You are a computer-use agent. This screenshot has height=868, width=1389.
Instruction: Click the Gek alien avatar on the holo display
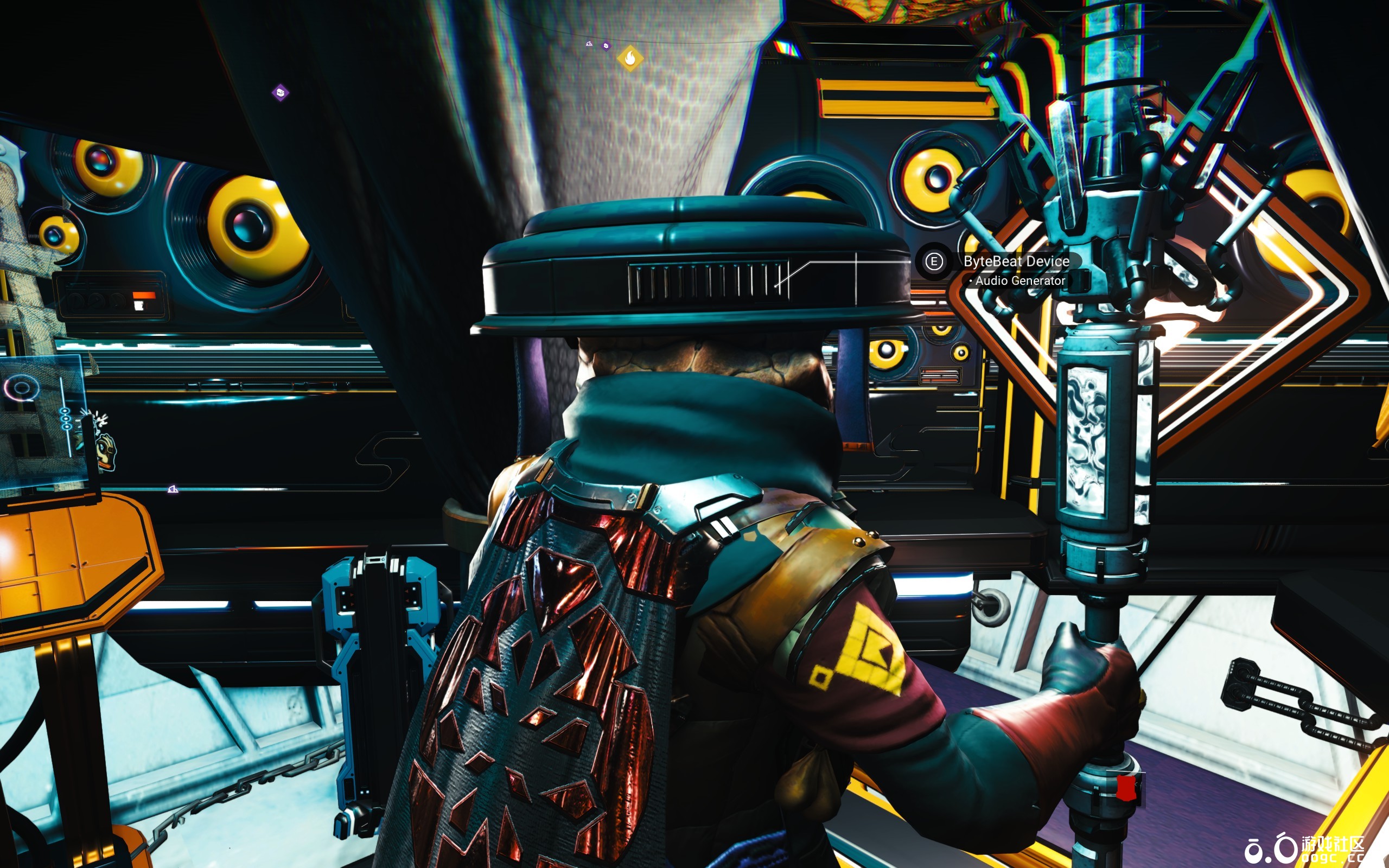(x=105, y=452)
